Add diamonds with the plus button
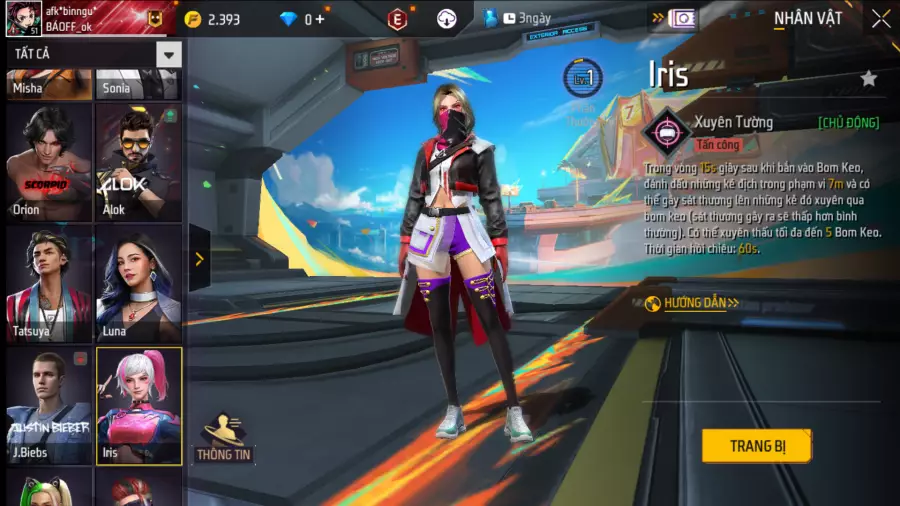 pos(320,19)
